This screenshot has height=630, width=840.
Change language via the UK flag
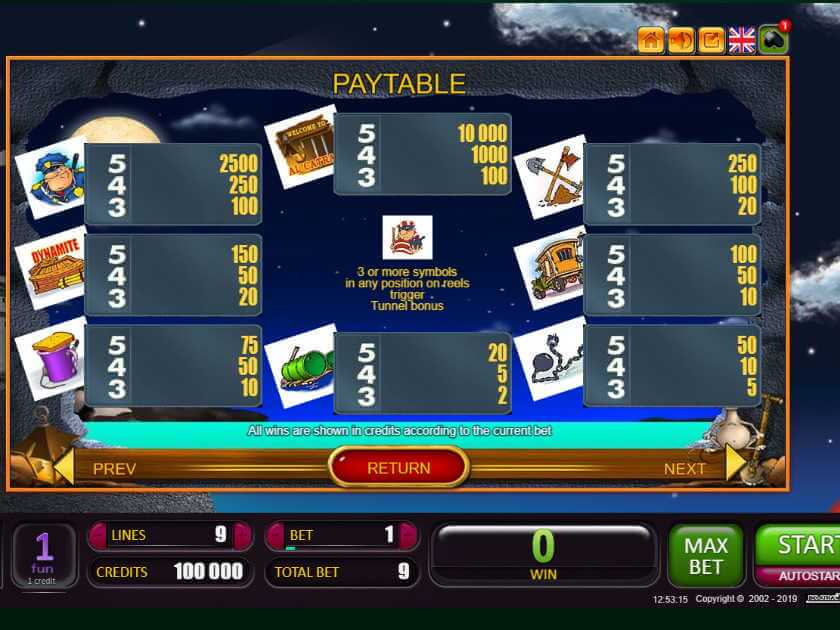click(x=742, y=40)
